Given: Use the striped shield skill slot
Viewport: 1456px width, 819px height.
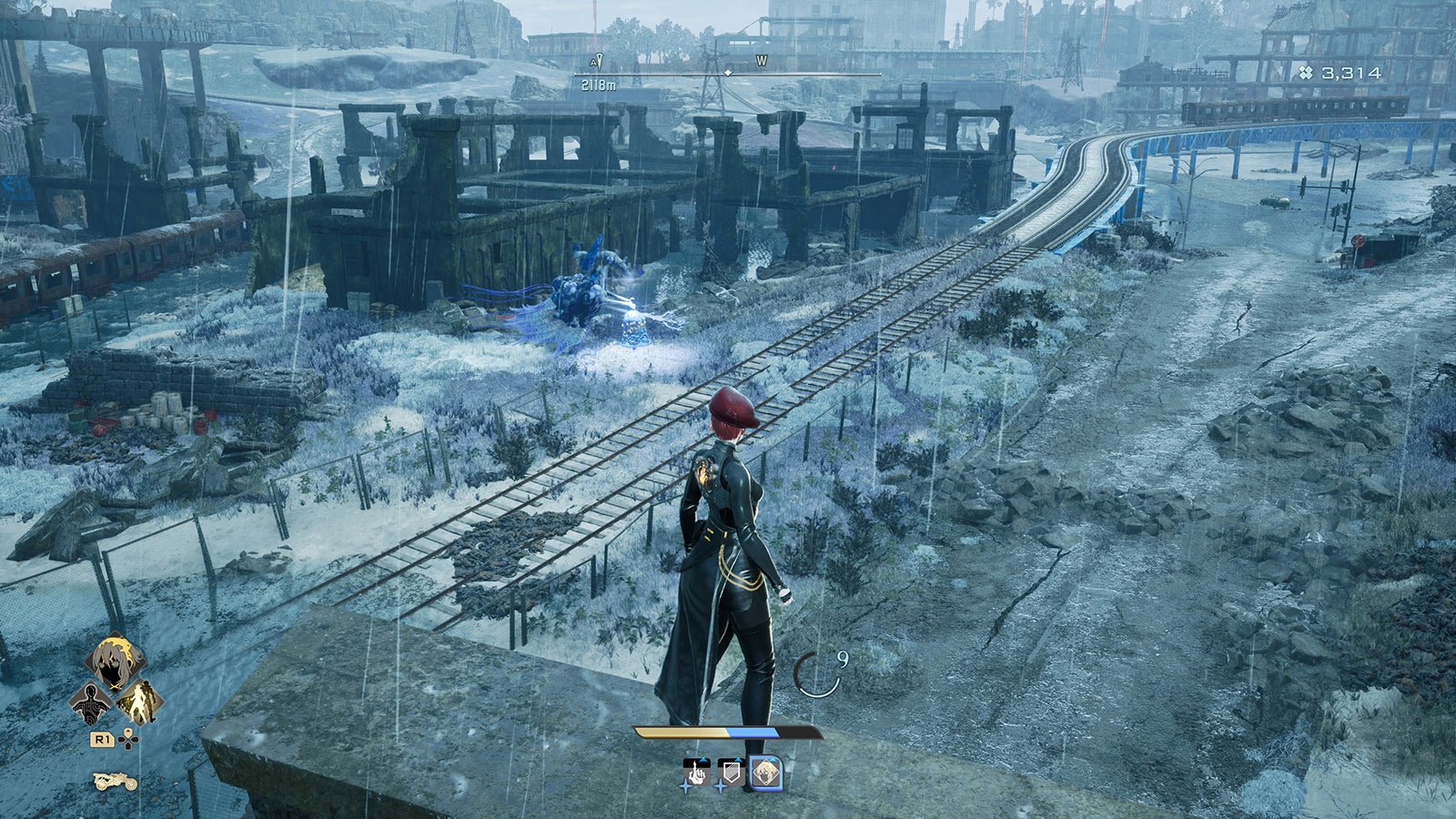Looking at the screenshot, I should pyautogui.click(x=731, y=773).
